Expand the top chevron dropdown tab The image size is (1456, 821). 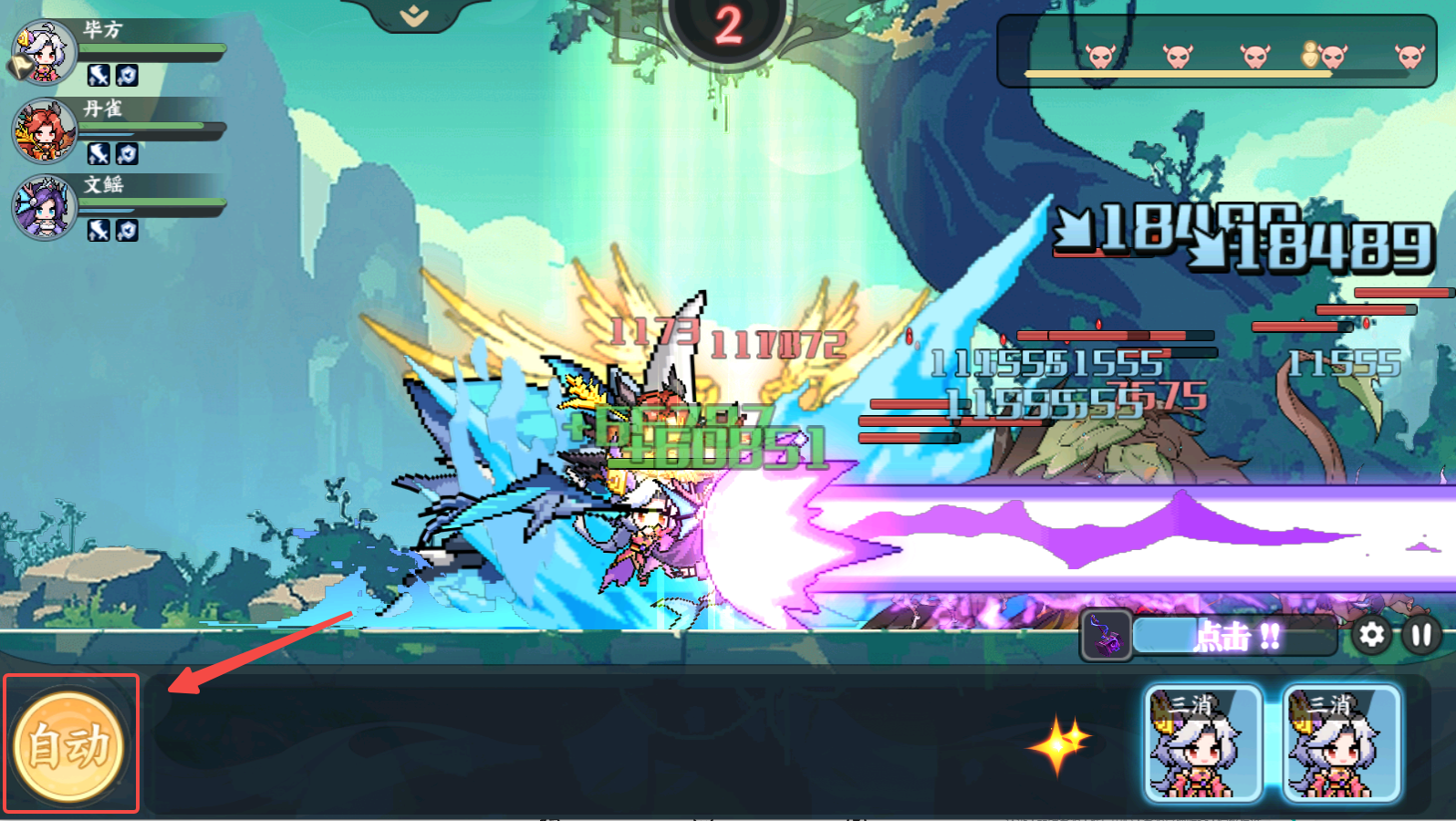click(414, 15)
